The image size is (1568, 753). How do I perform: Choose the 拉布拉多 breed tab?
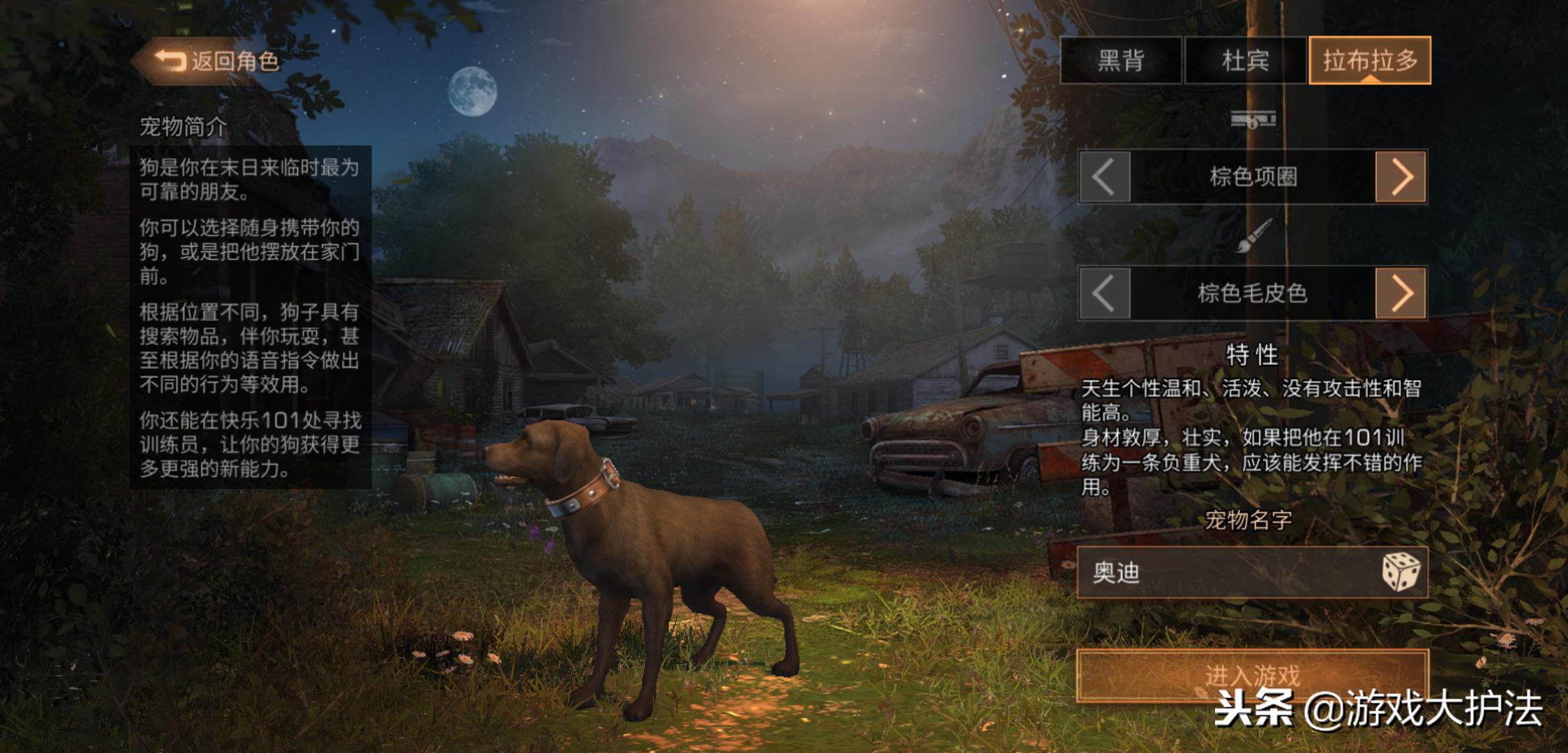point(1370,61)
